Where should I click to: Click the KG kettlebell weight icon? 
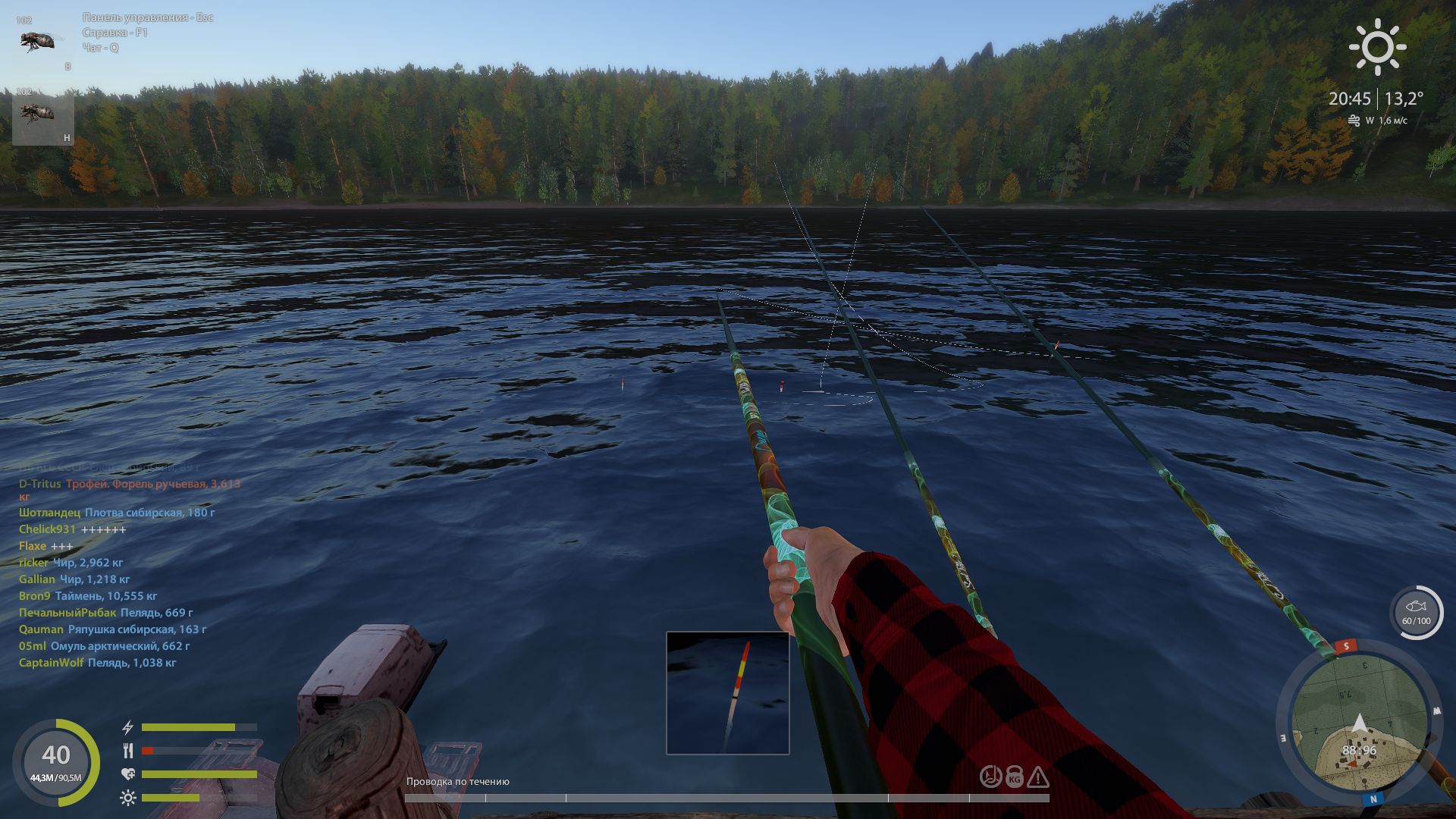click(1015, 777)
